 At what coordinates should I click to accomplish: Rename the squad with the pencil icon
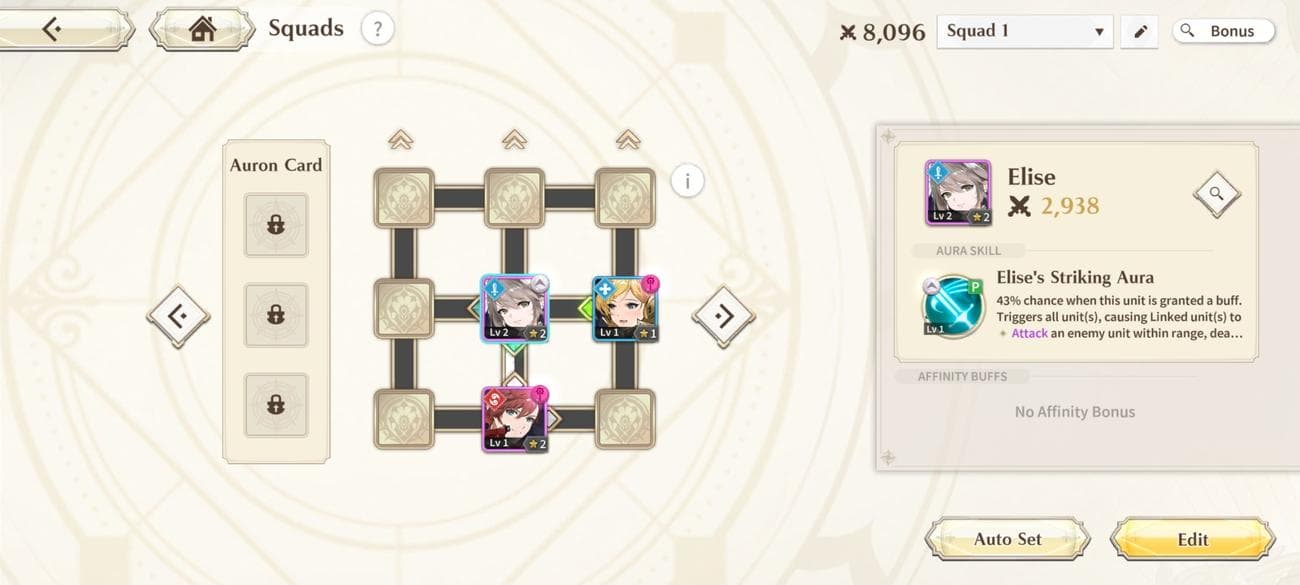(x=1140, y=31)
